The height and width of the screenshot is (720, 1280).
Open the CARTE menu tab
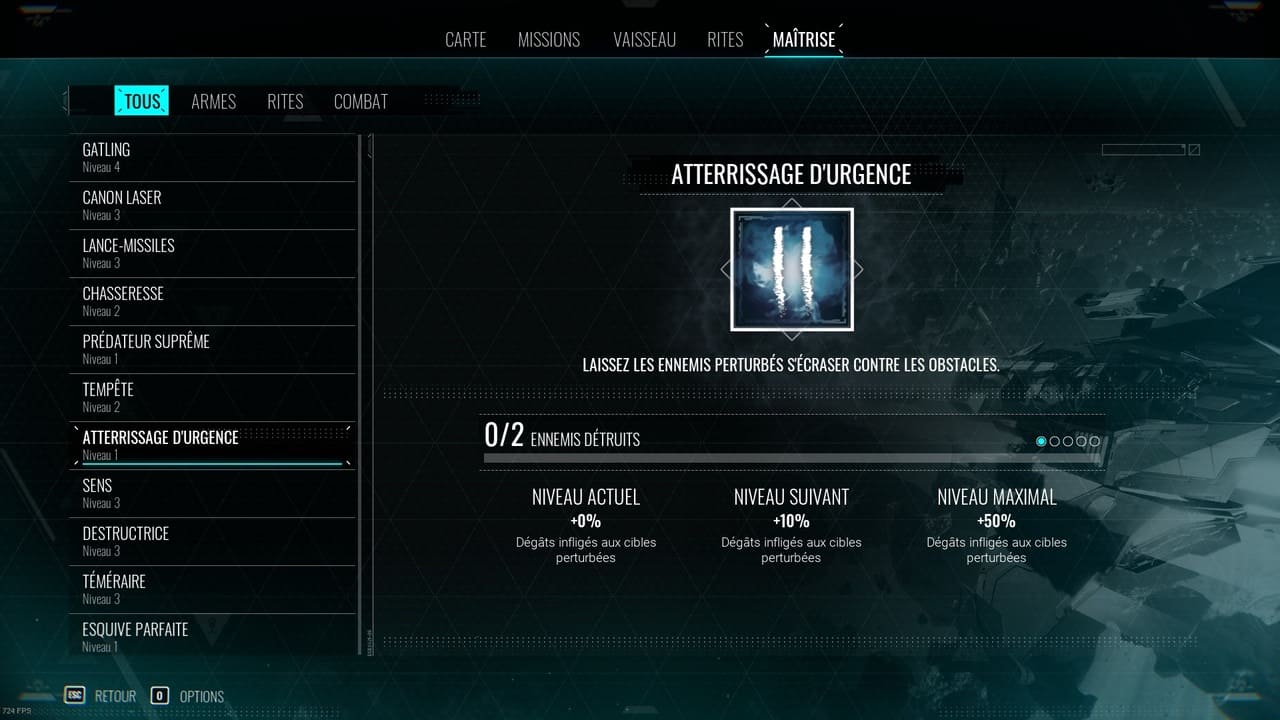465,39
